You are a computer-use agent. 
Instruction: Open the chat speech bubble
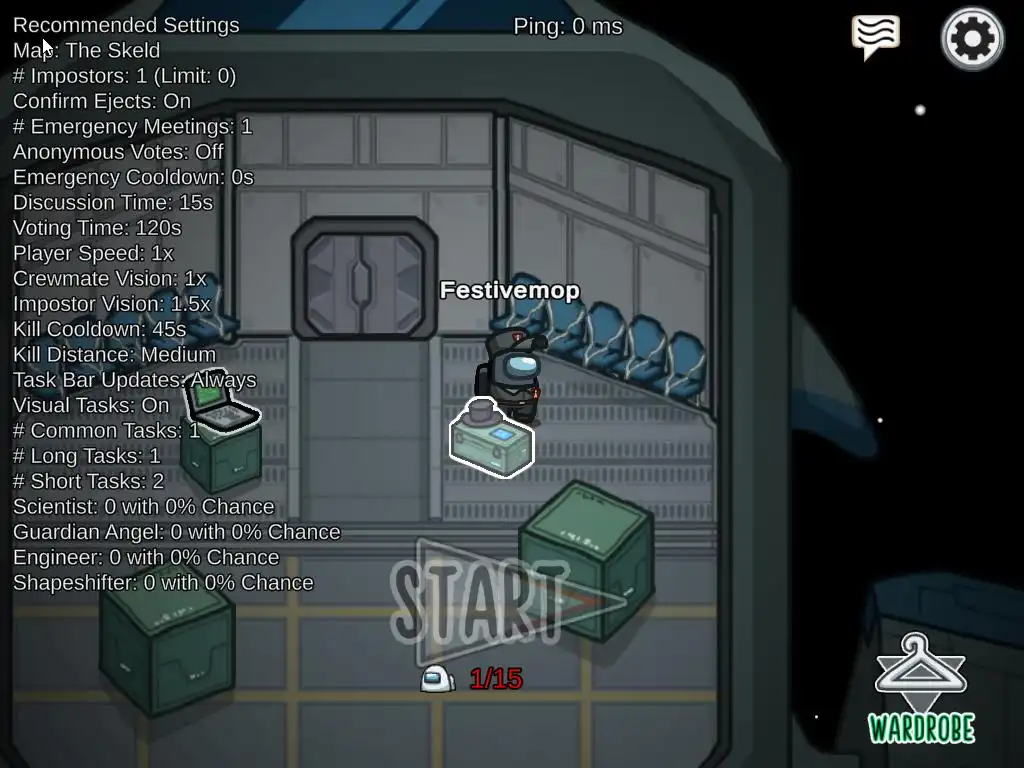(x=875, y=36)
